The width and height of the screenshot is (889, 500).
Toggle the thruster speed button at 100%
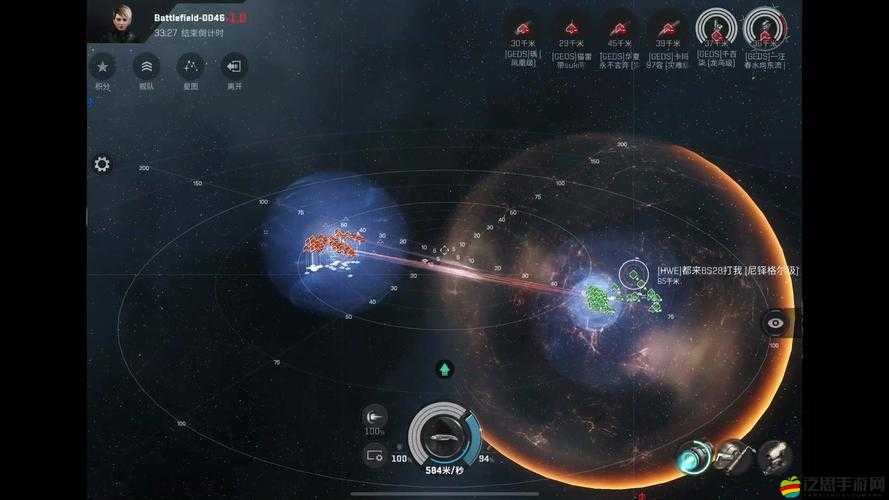pyautogui.click(x=375, y=416)
